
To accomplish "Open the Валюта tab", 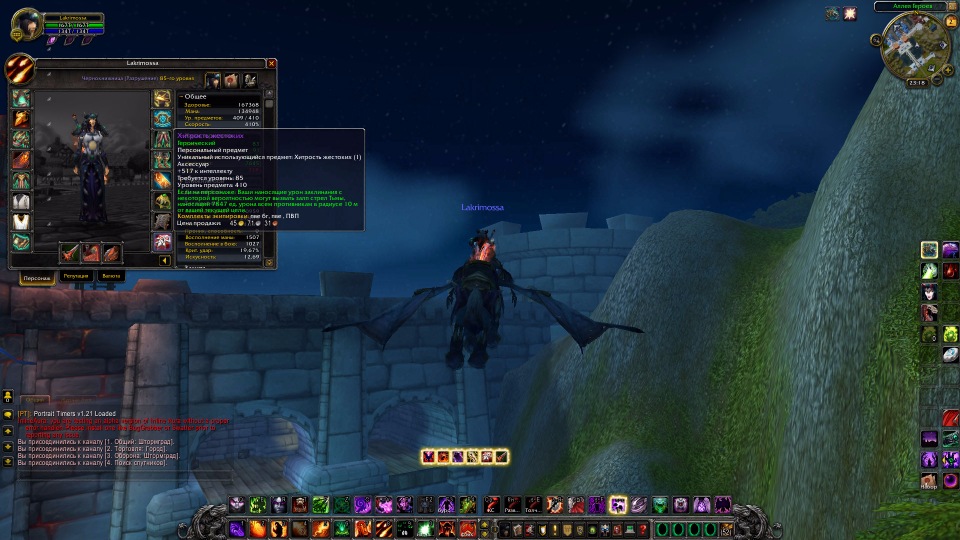I will (112, 275).
